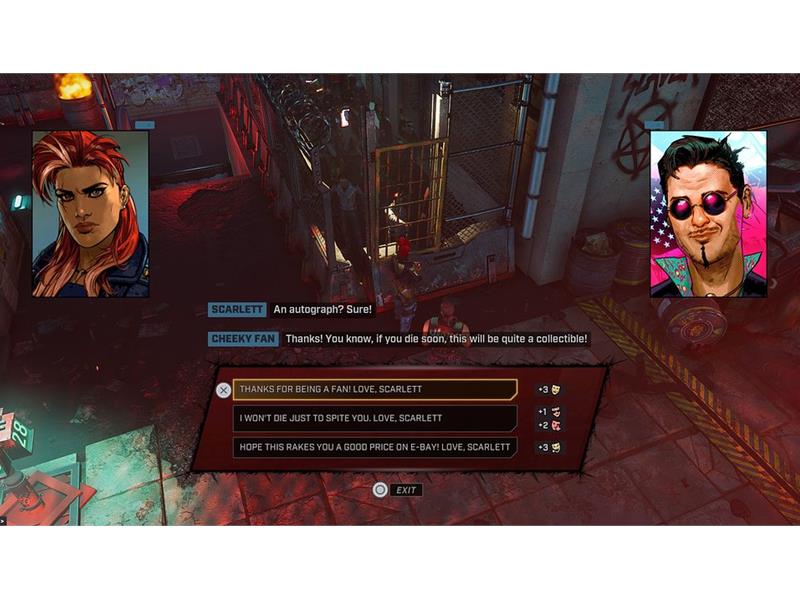Choose the 'Thanks for being a fan!' reply
The image size is (800, 600).
pos(375,389)
